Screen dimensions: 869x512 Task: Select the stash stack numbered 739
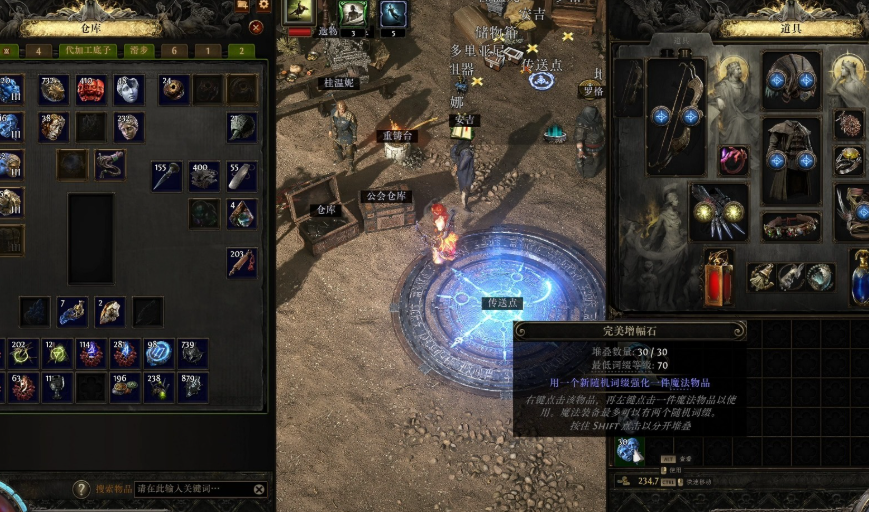point(193,353)
